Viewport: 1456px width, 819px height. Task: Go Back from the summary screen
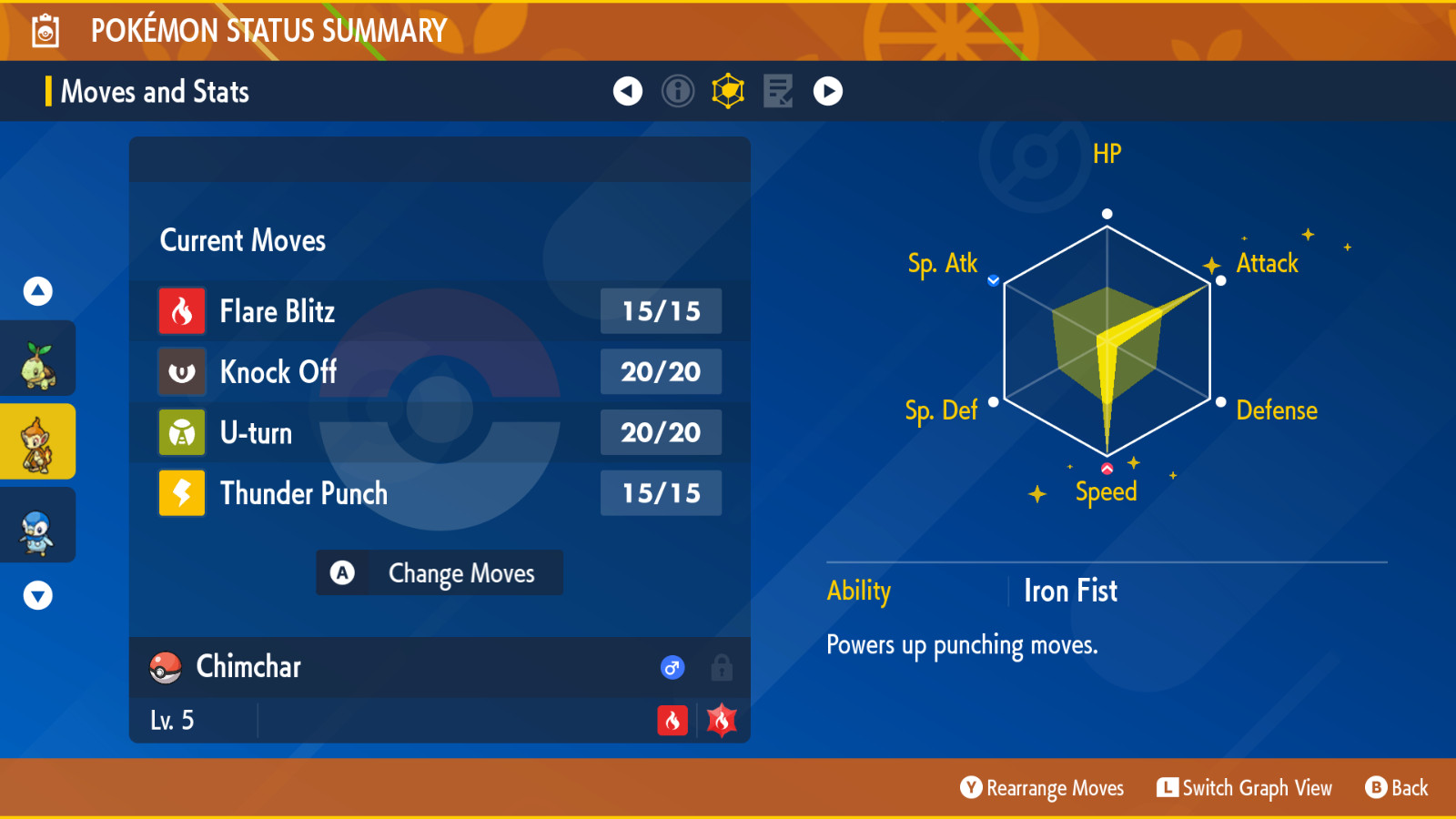(x=1397, y=788)
